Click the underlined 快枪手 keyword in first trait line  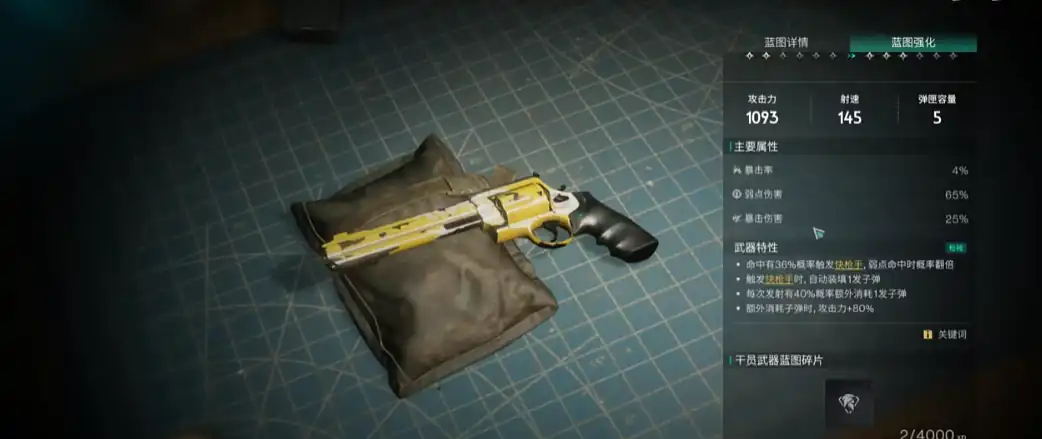point(857,264)
